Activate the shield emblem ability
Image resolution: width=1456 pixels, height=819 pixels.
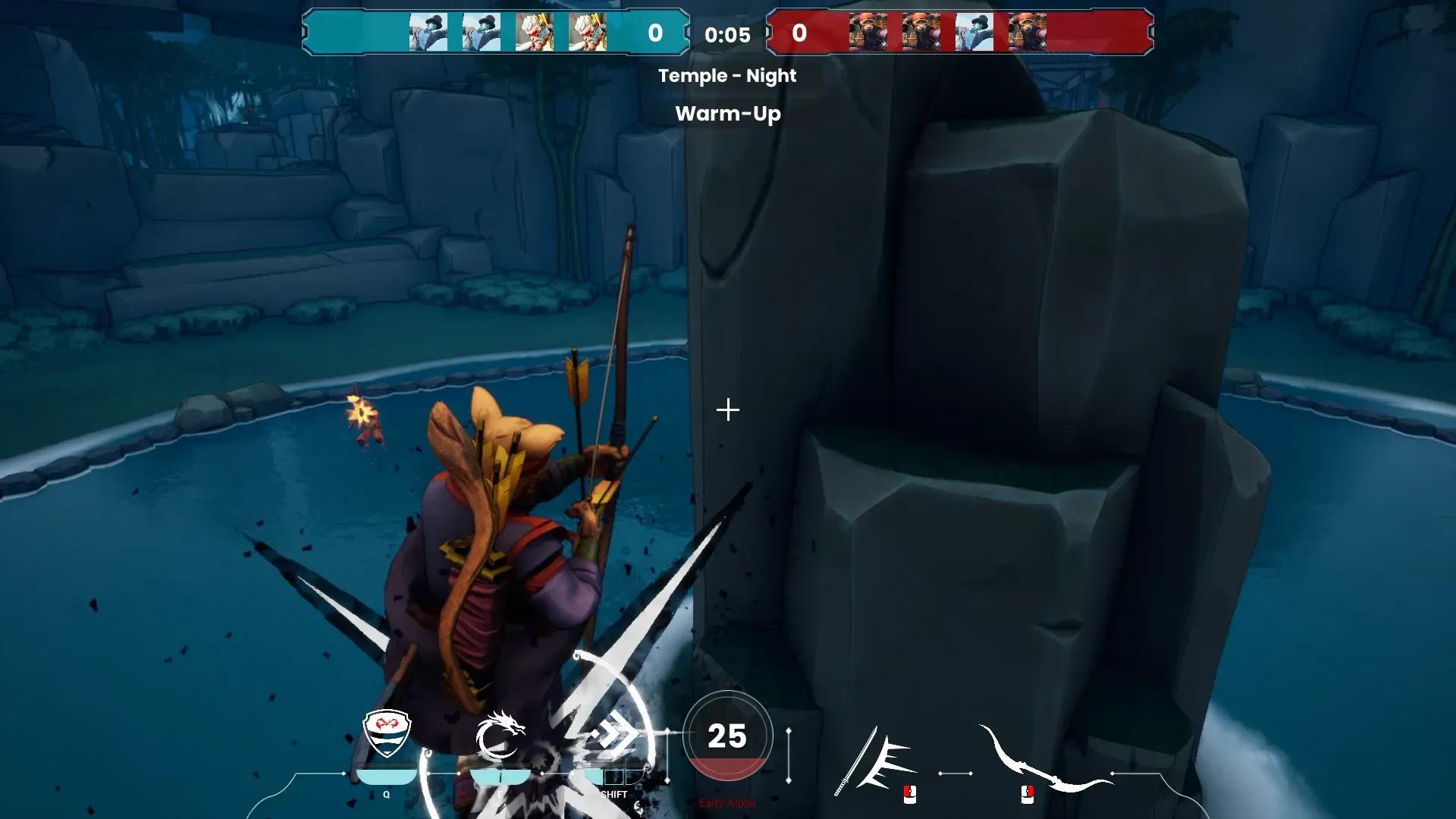pos(387,733)
